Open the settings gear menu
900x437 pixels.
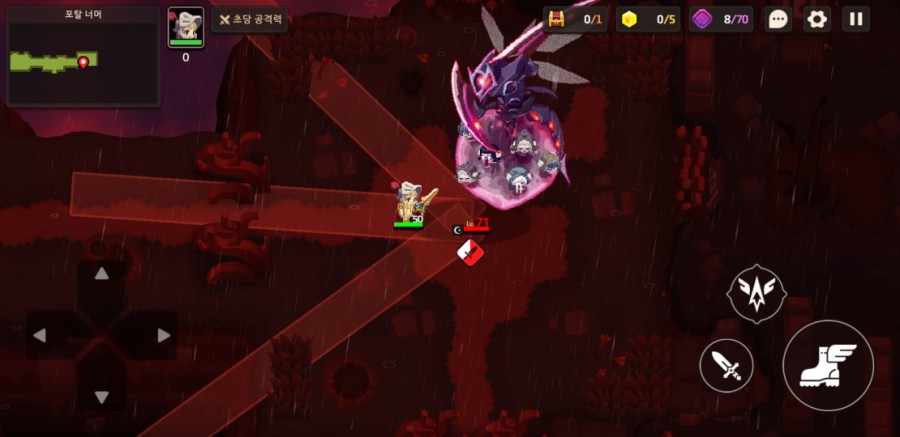pyautogui.click(x=817, y=19)
